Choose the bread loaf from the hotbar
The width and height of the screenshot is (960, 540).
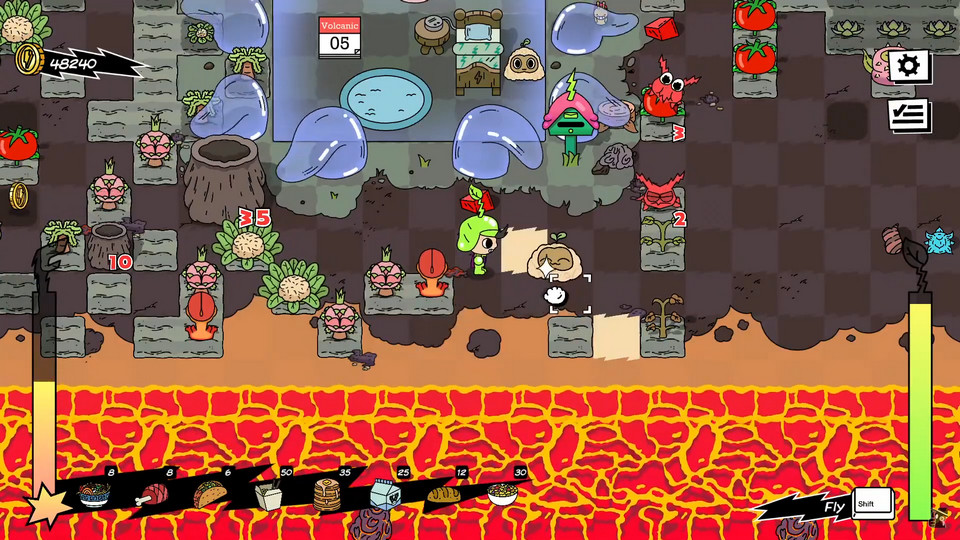click(x=443, y=493)
